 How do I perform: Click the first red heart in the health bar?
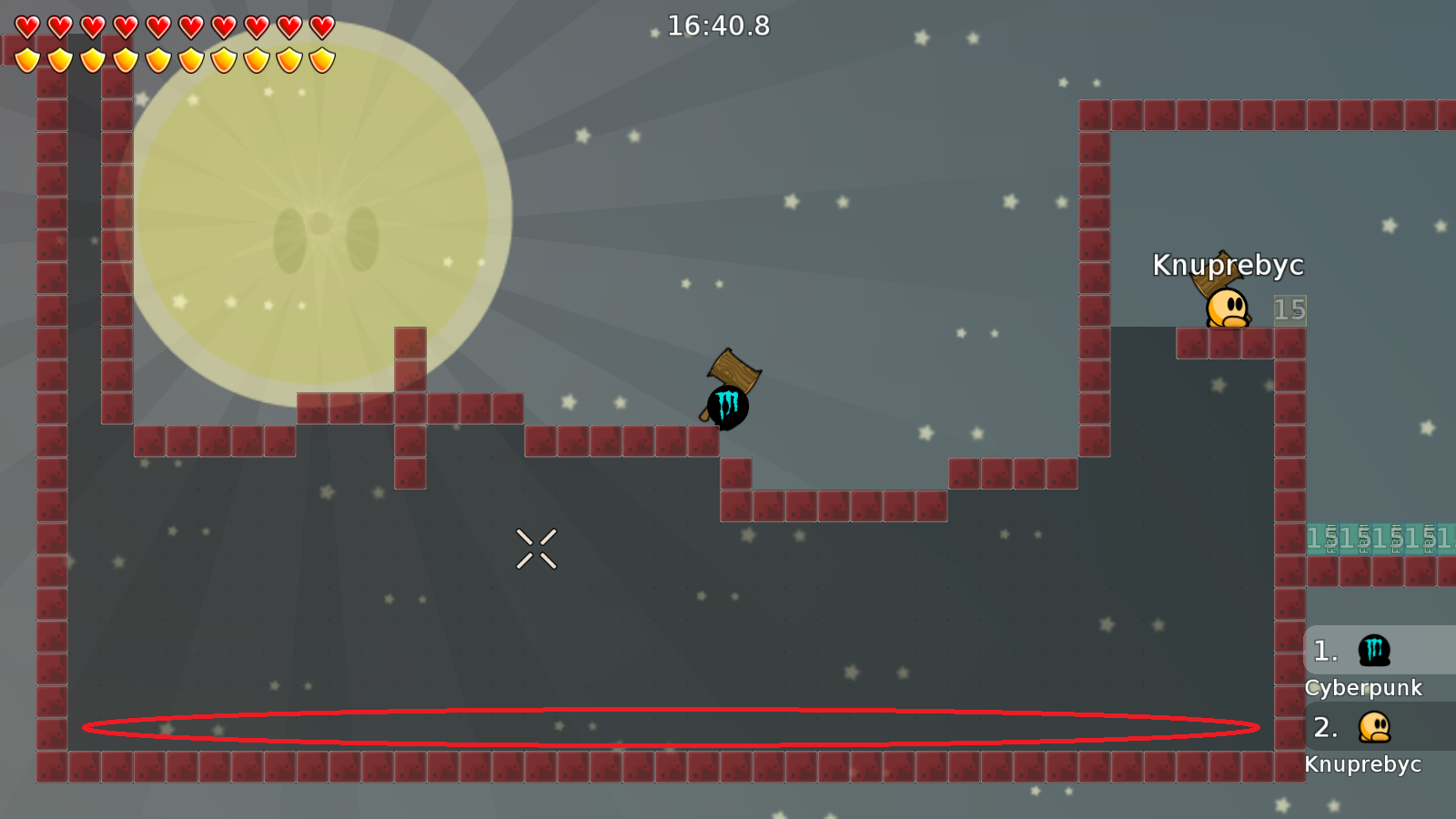click(x=25, y=25)
